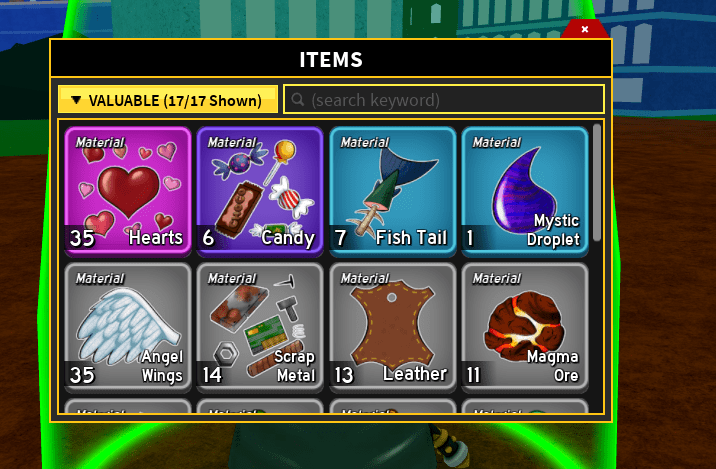Select the Fish Tail item
Screen dimensions: 716x469
coord(392,190)
